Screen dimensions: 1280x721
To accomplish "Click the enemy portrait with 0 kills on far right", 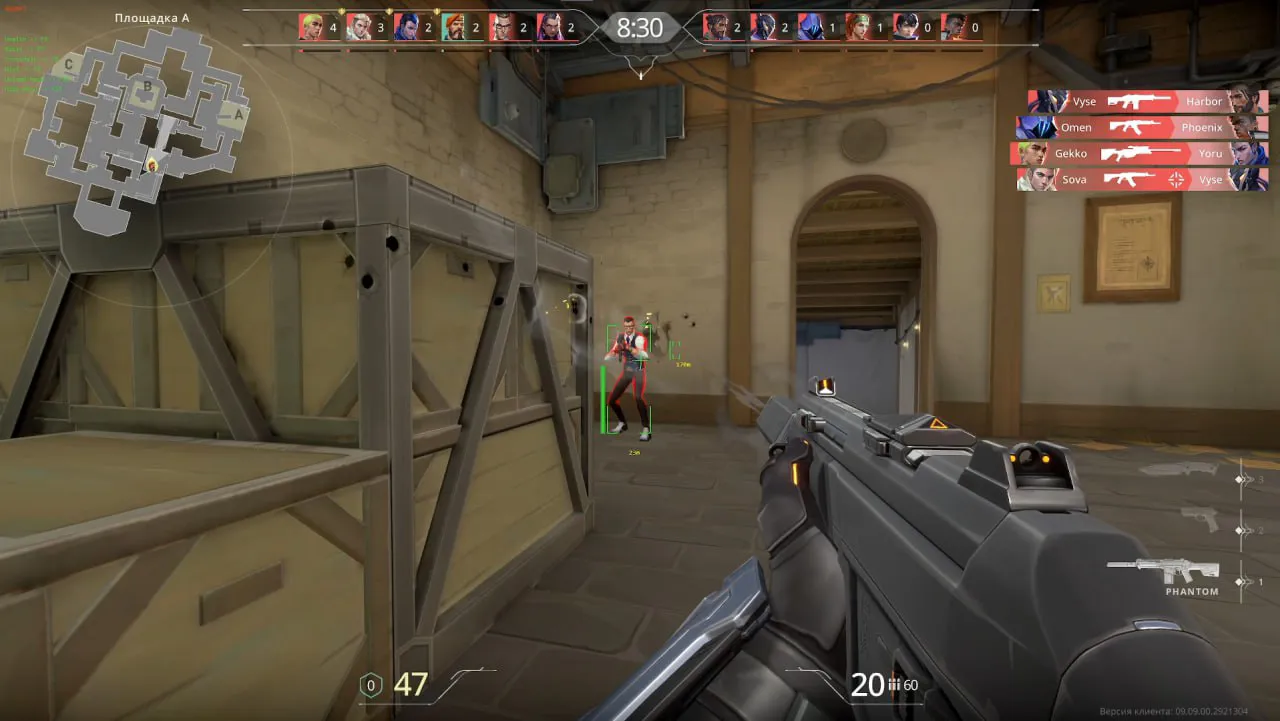I will pos(955,27).
